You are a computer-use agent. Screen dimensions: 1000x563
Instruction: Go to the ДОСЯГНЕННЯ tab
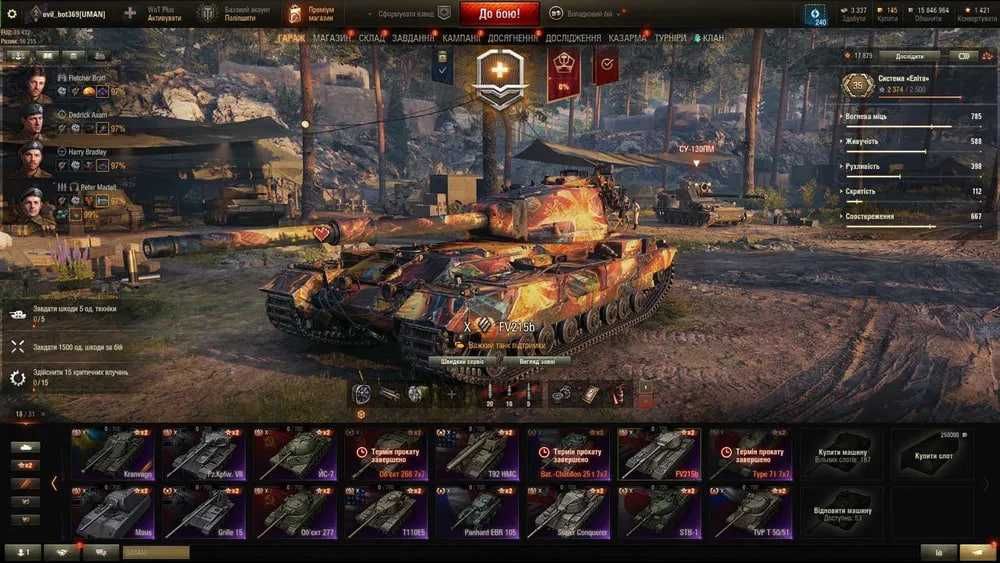[513, 38]
